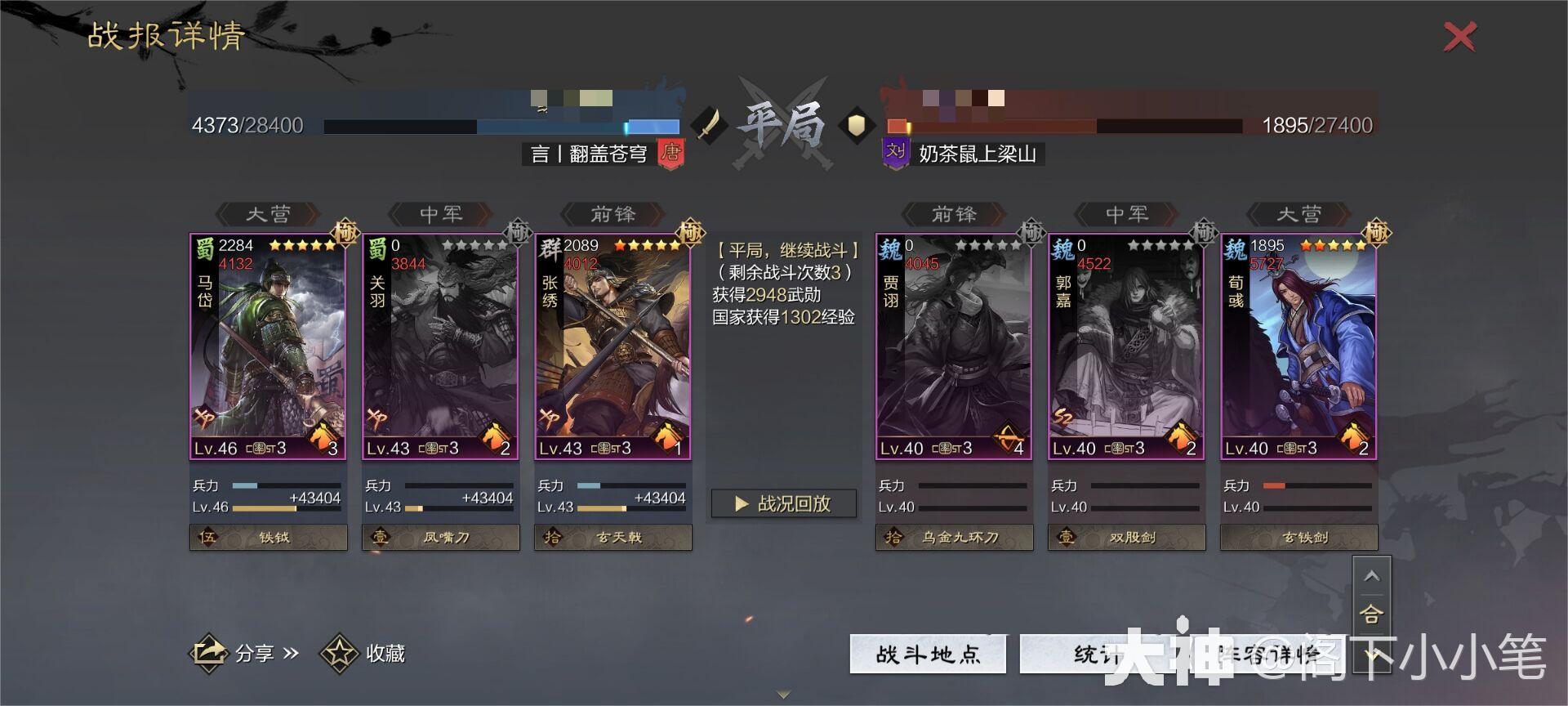Select the 大营 position header on the right team
Image resolution: width=1568 pixels, height=706 pixels.
(x=1298, y=214)
